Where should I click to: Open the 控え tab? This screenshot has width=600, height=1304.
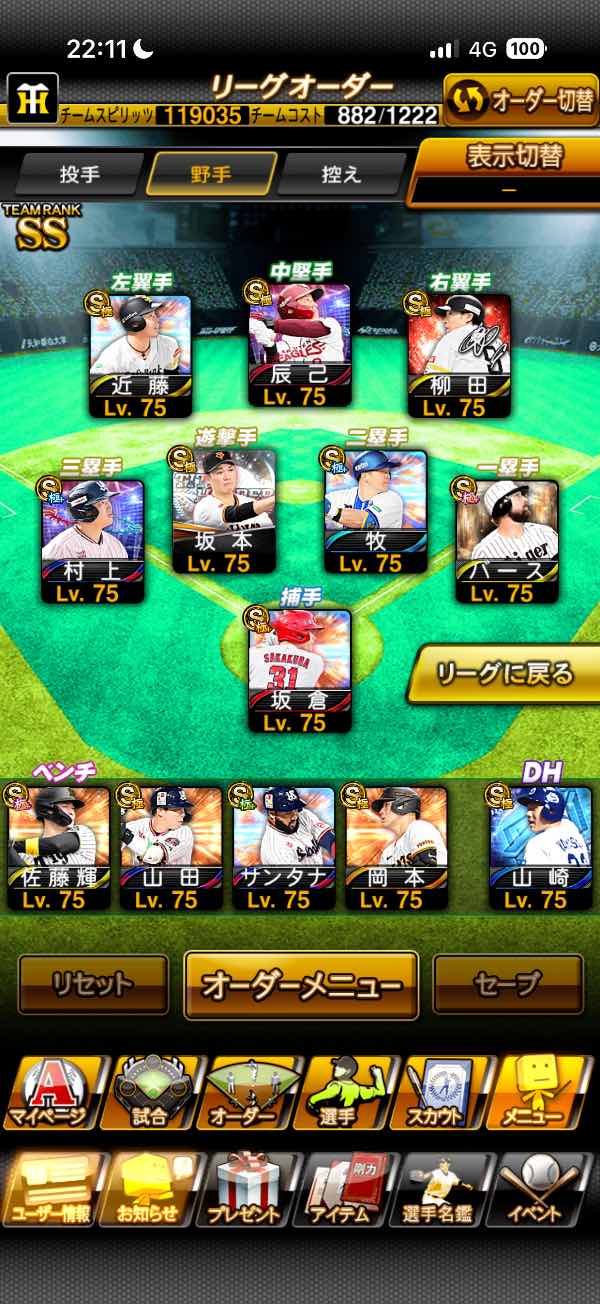pyautogui.click(x=342, y=174)
